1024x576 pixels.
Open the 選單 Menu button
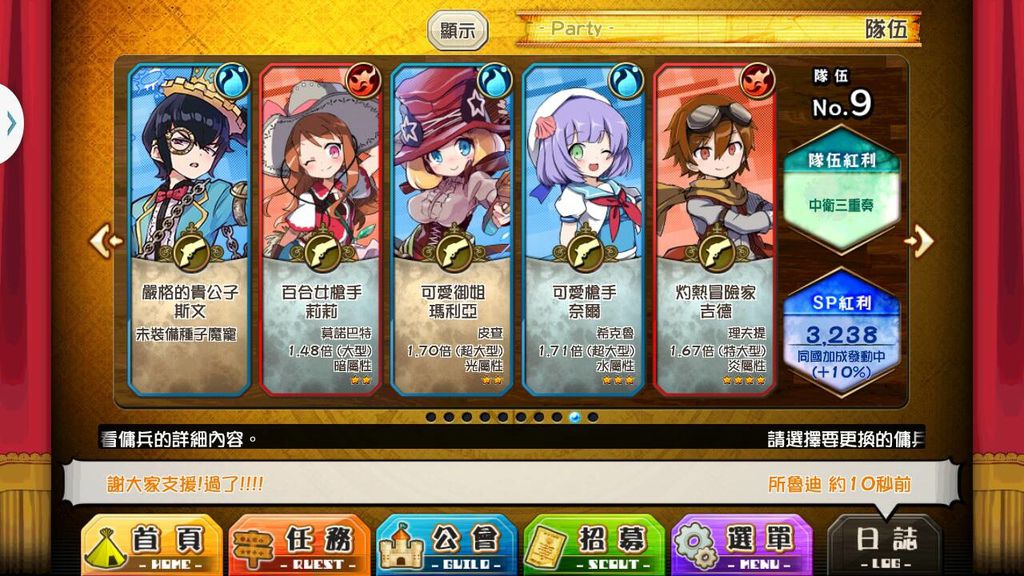click(741, 545)
